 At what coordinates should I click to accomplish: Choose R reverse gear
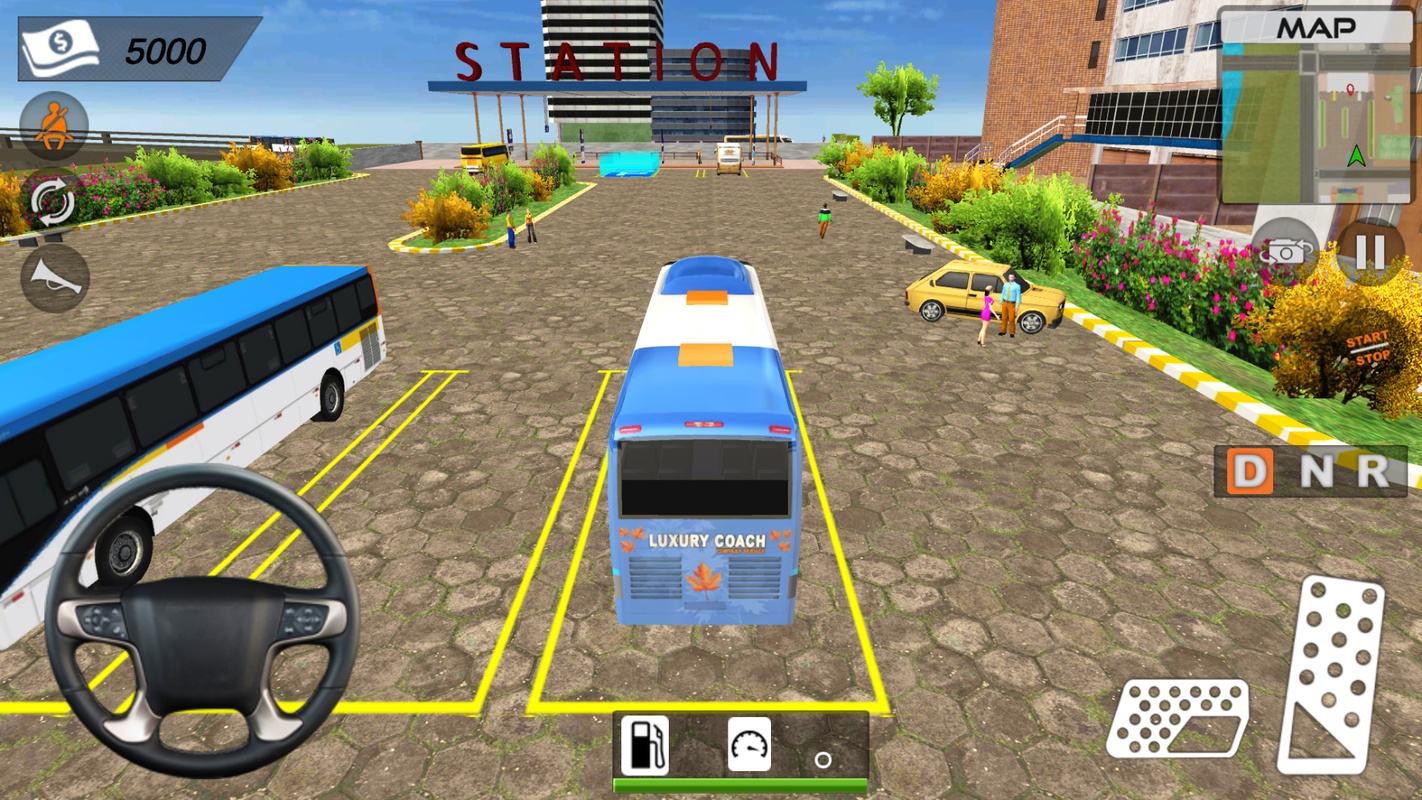pyautogui.click(x=1374, y=471)
